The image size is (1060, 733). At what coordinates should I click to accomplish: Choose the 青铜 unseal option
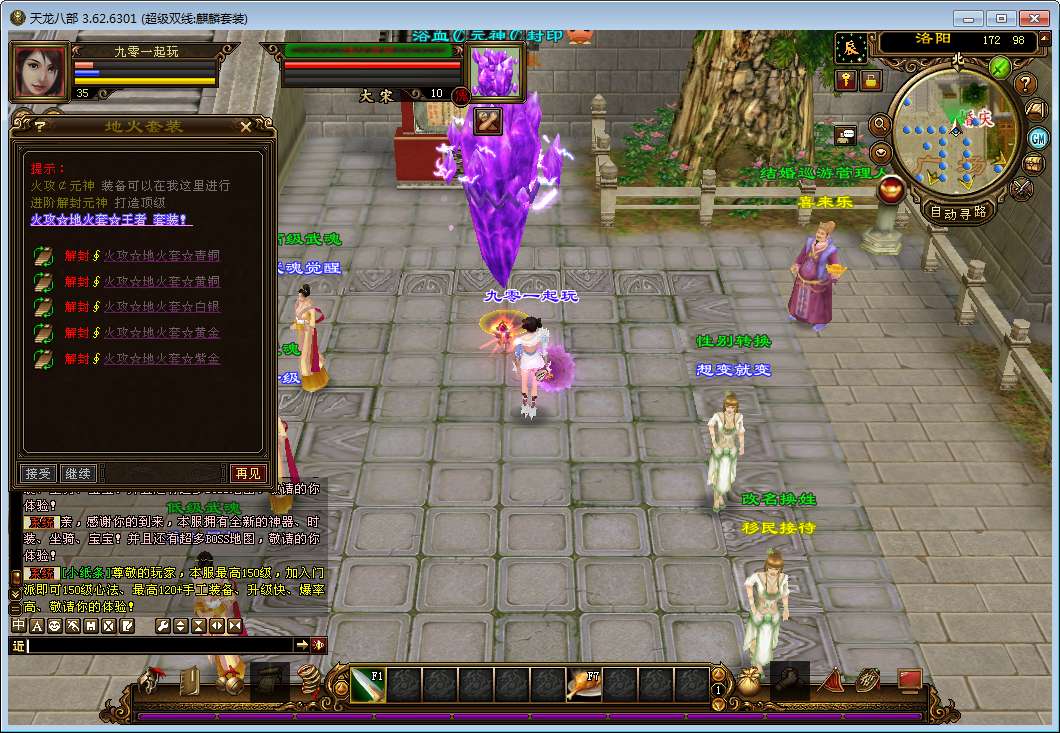tap(161, 256)
